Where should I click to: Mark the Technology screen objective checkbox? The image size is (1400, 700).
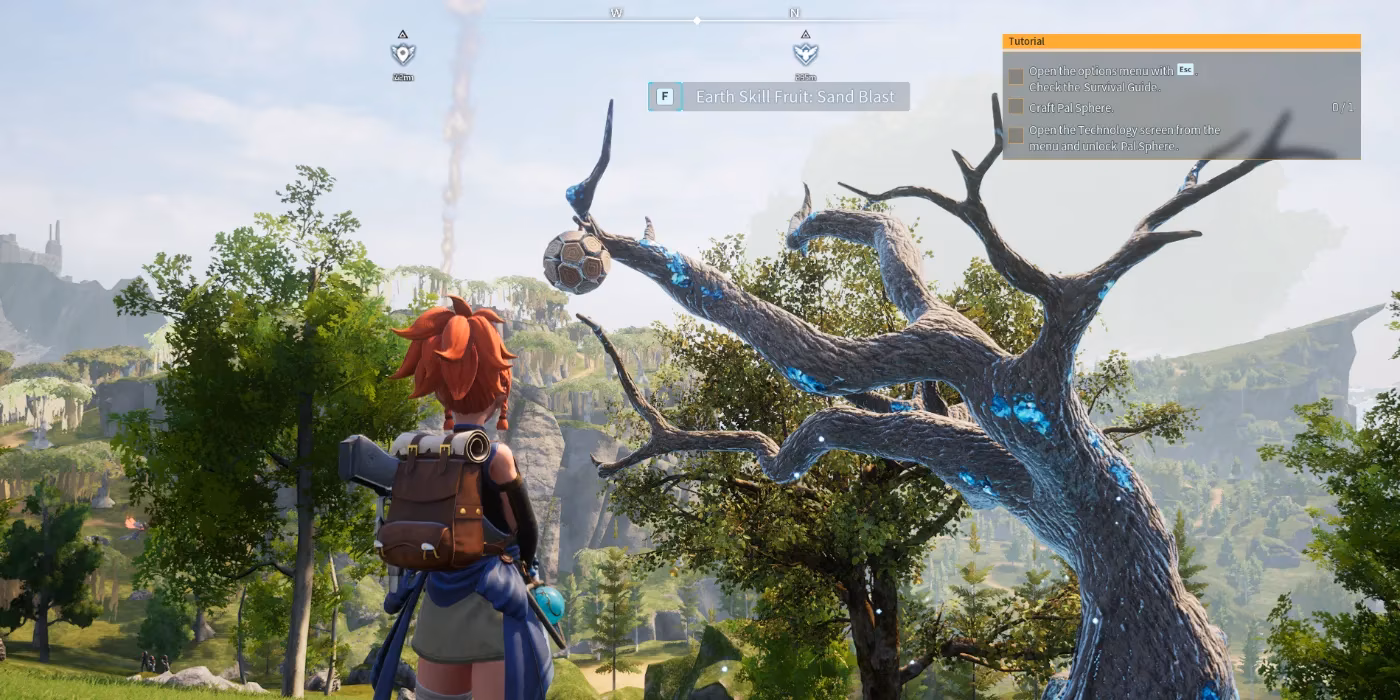[x=1016, y=134]
